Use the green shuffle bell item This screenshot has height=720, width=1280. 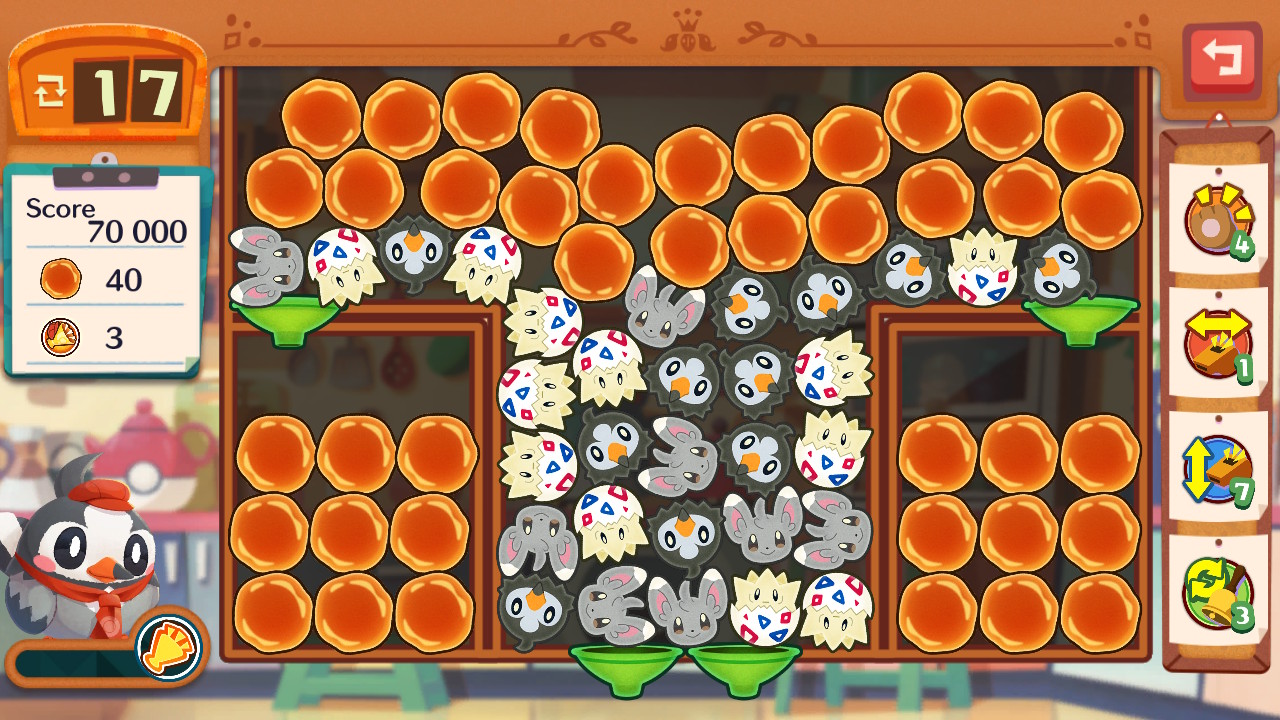click(x=1216, y=592)
